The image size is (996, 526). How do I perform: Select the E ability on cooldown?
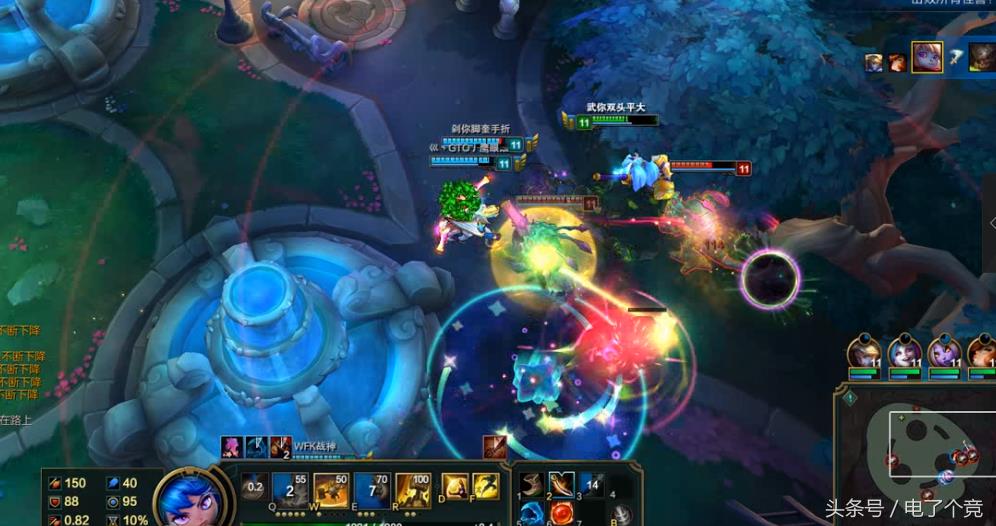(371, 489)
